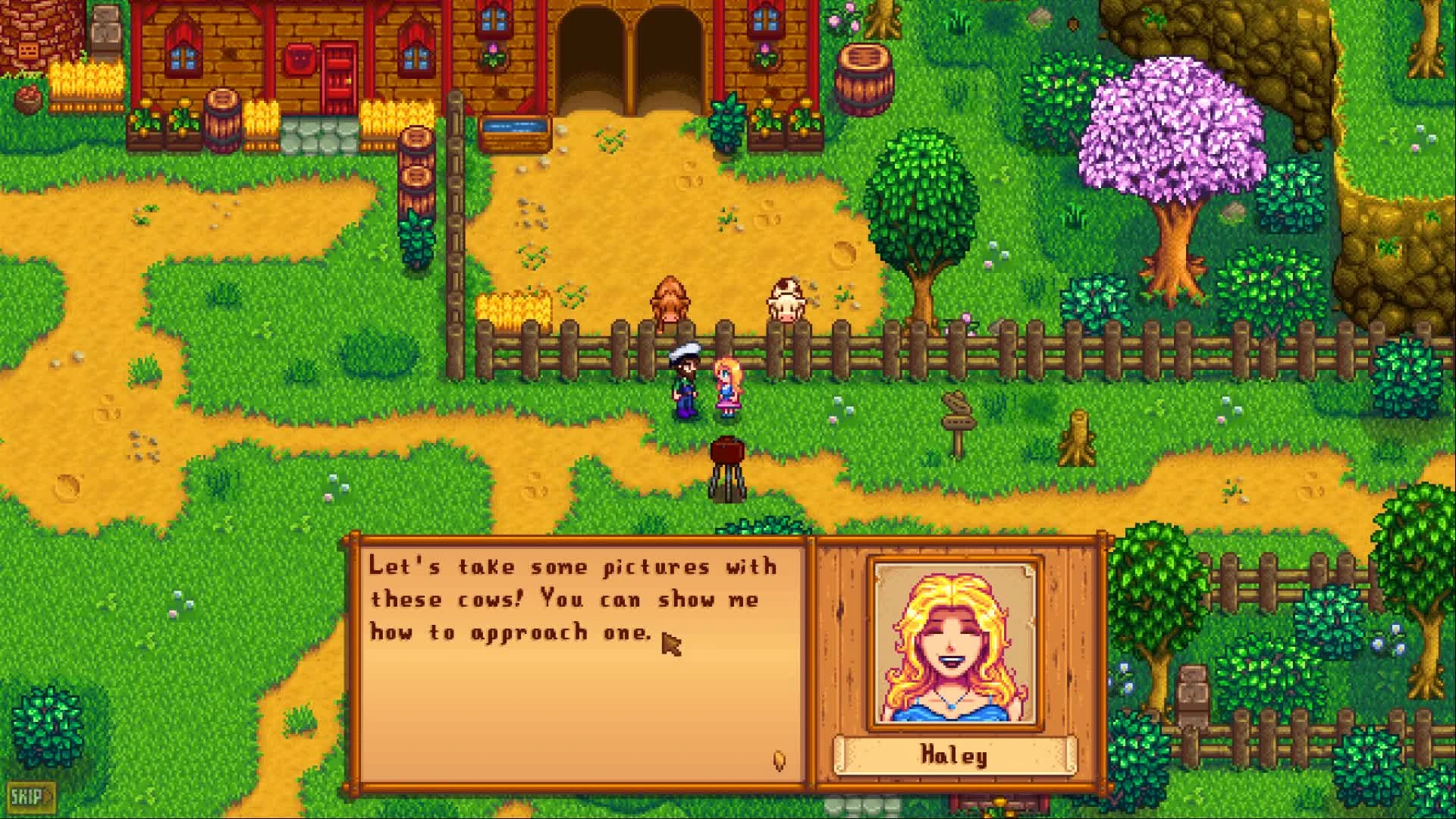Viewport: 1456px width, 819px height.
Task: Click the dialogue continue indicator icon
Action: pos(778,758)
